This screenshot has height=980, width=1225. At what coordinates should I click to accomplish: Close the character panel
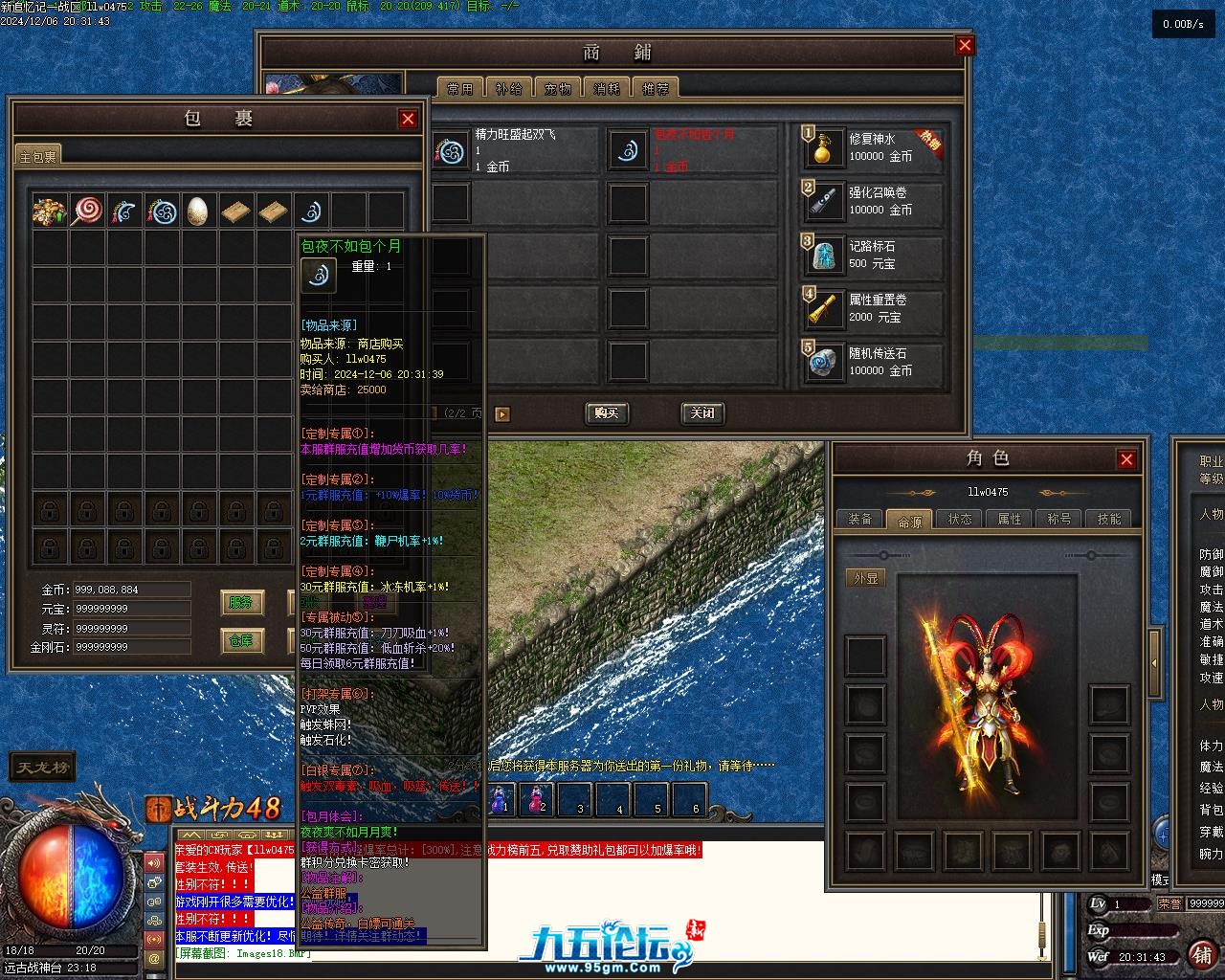click(x=1126, y=459)
